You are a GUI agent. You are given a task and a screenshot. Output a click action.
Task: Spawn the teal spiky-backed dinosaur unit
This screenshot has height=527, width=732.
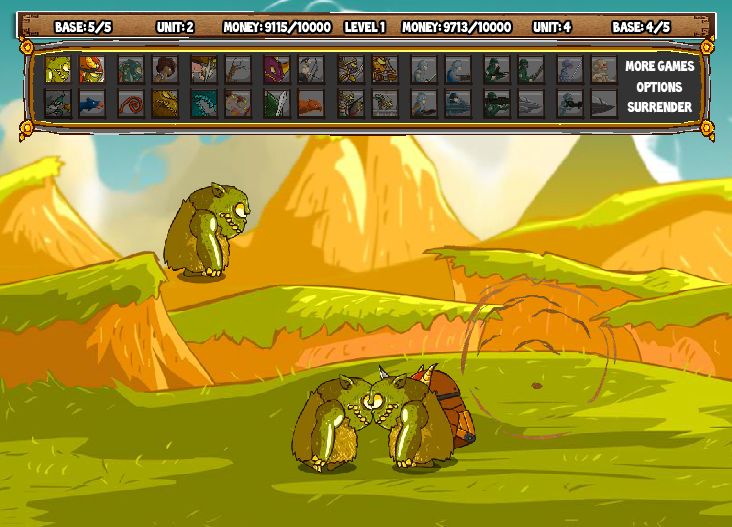[203, 103]
